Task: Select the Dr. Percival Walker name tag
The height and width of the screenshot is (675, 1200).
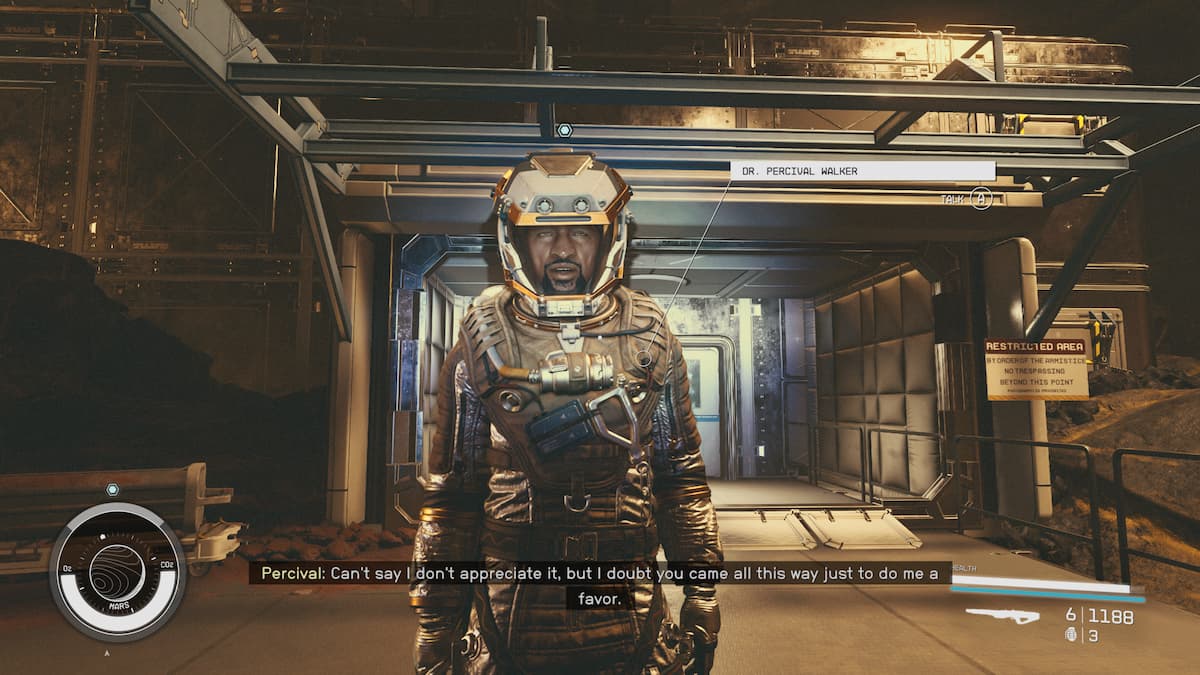Action: tap(862, 171)
